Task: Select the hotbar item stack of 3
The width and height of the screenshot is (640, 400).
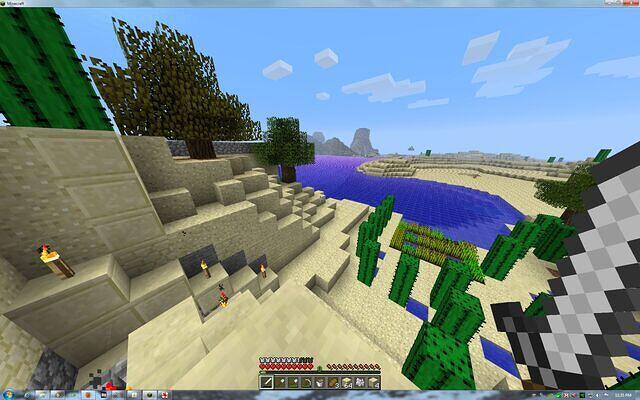Action: coord(333,383)
